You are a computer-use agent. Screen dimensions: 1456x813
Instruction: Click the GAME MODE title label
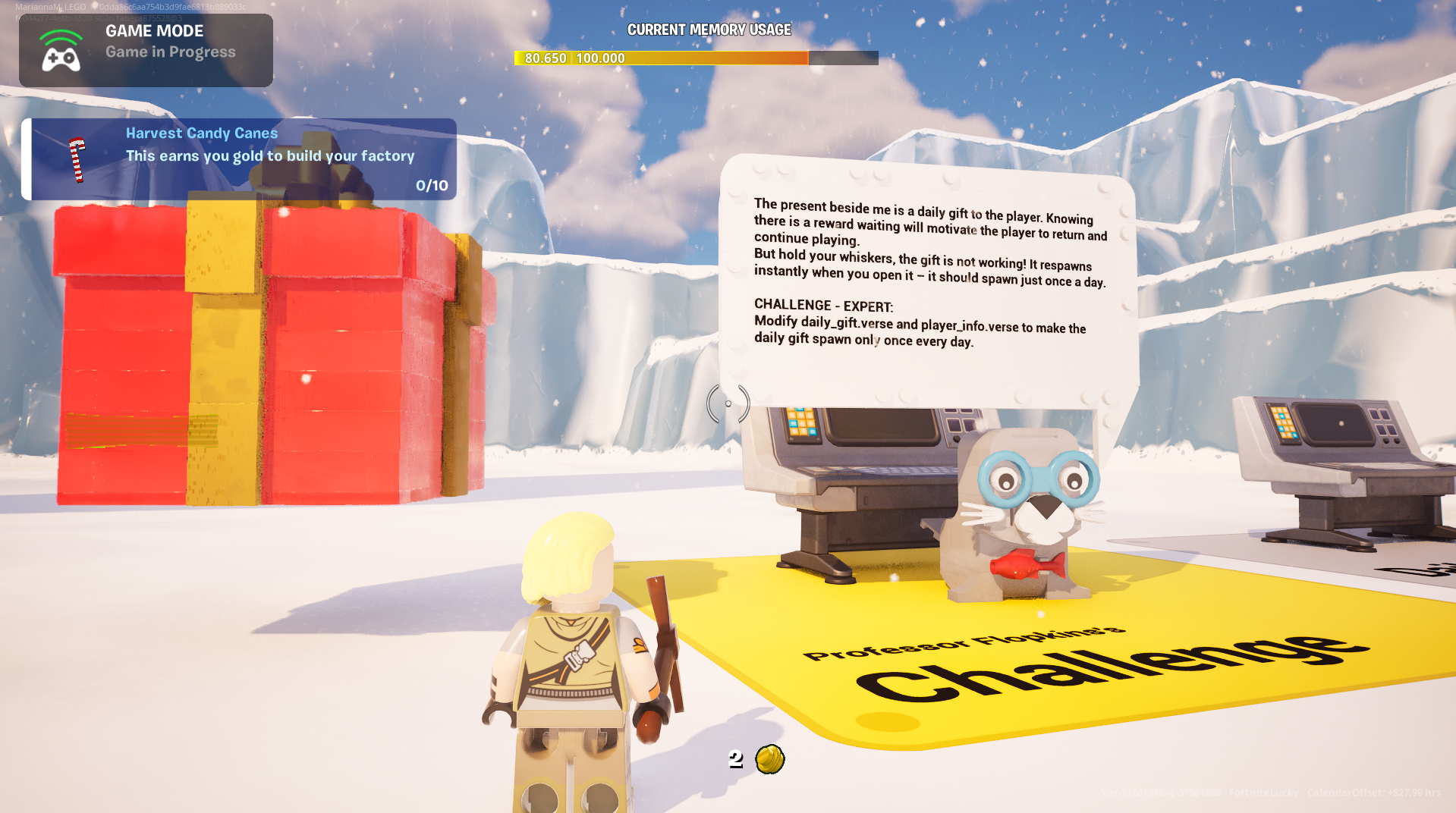[153, 31]
